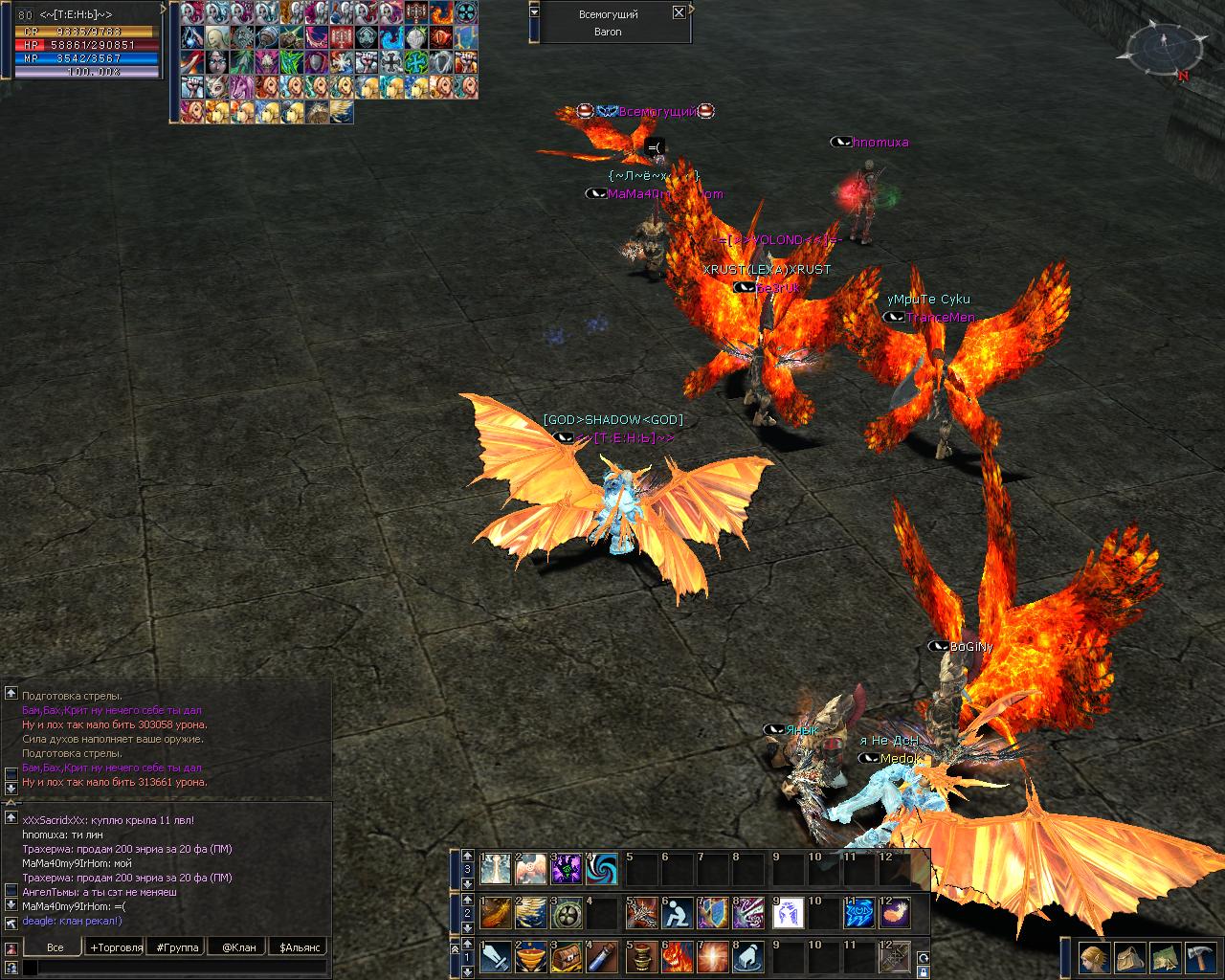Cast the blue spiral vortex skill

coord(604,869)
